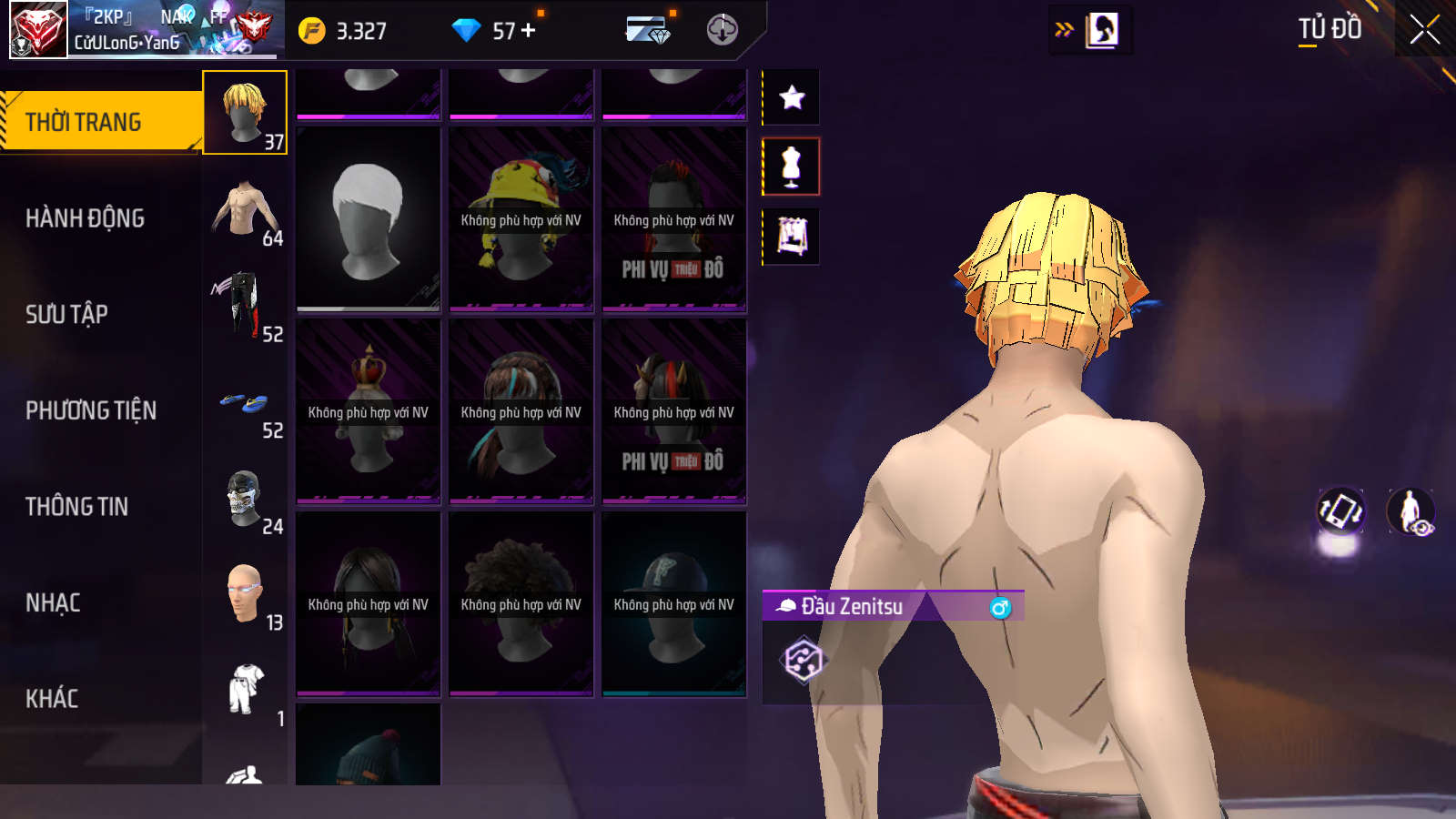
Task: Choose the shirtless torso category with 64 items
Action: coord(245,209)
